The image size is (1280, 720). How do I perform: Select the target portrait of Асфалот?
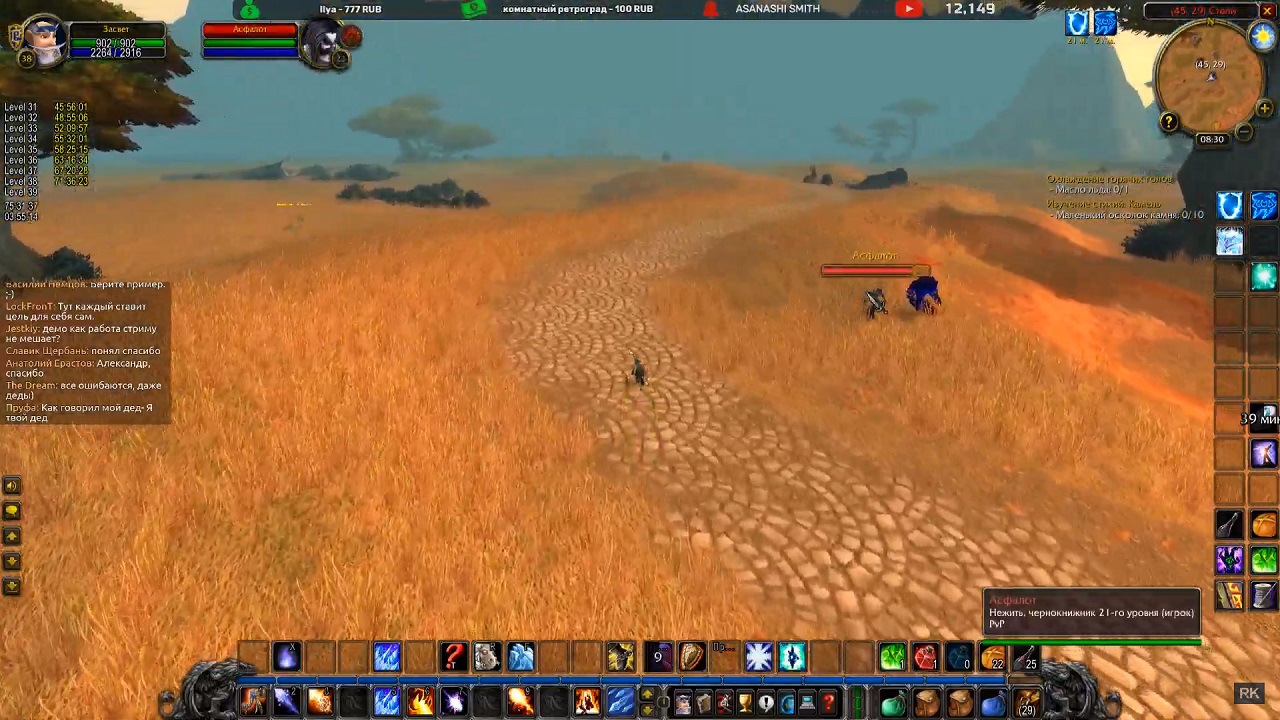pos(325,44)
